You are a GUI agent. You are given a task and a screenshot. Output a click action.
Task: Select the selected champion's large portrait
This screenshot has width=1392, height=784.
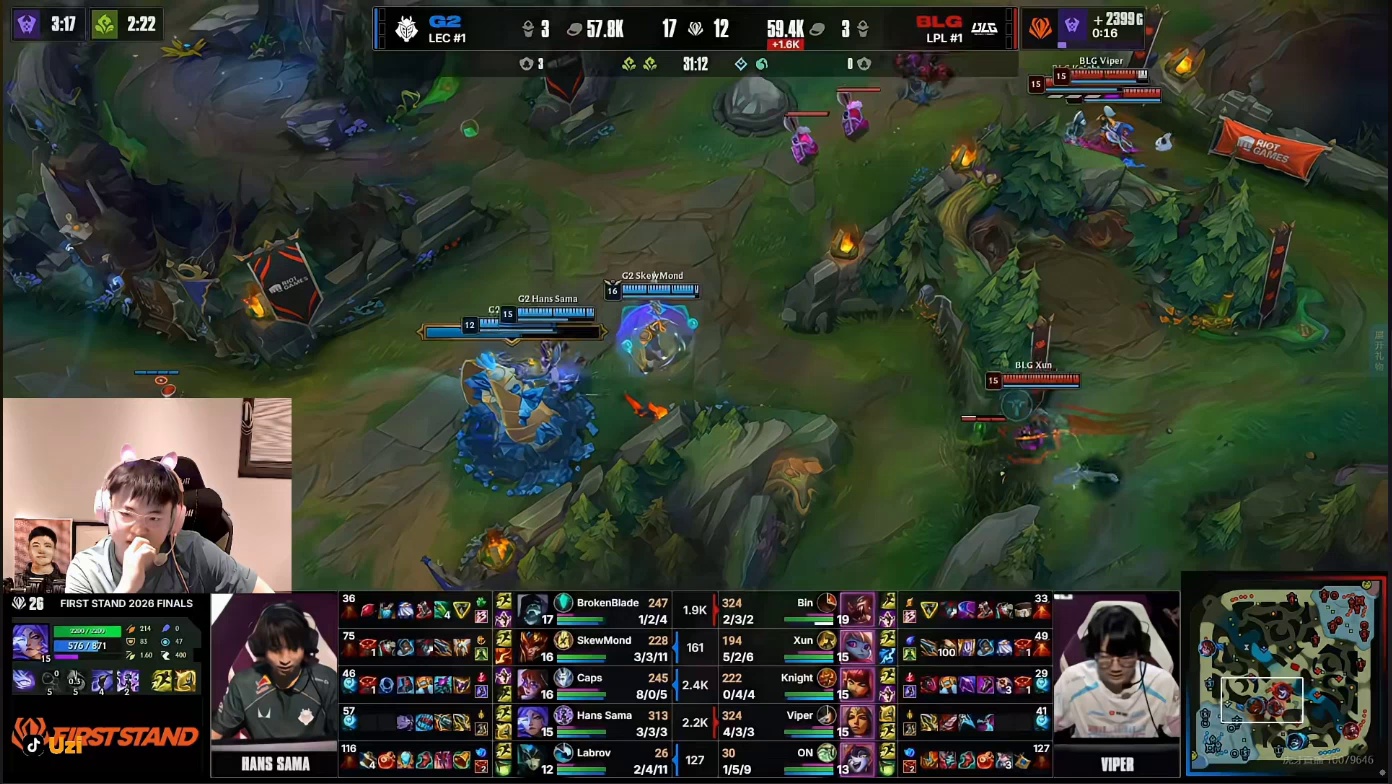(x=30, y=641)
